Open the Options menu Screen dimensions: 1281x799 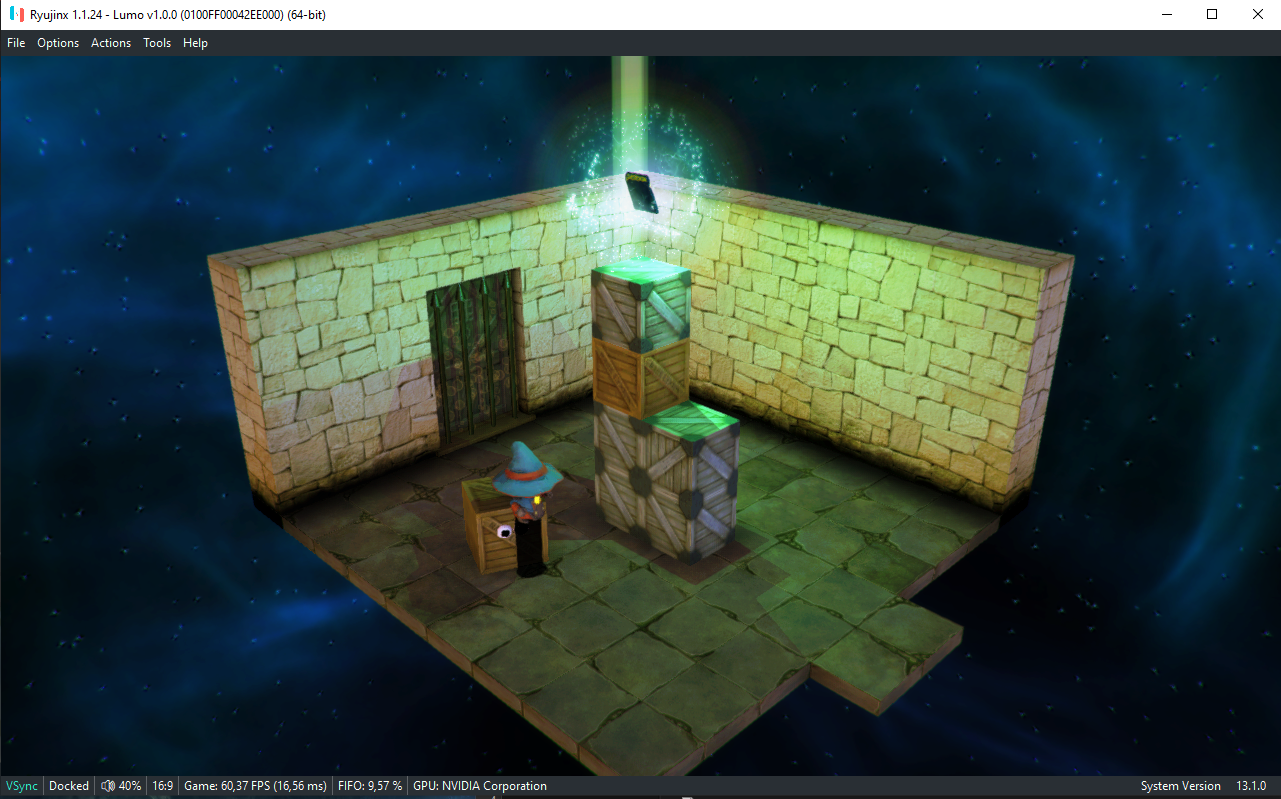[57, 42]
